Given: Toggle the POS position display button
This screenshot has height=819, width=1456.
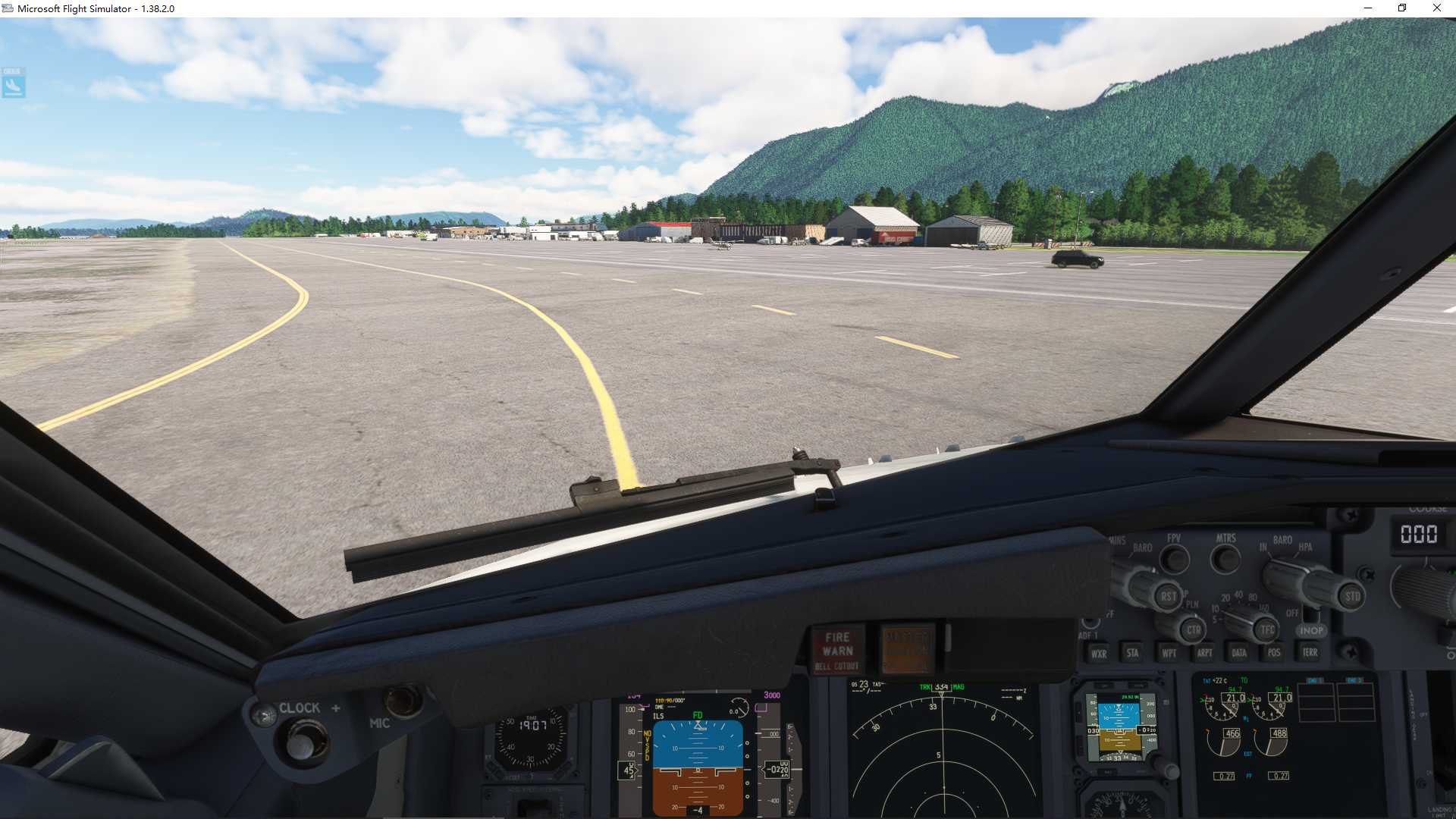Looking at the screenshot, I should pyautogui.click(x=1274, y=653).
